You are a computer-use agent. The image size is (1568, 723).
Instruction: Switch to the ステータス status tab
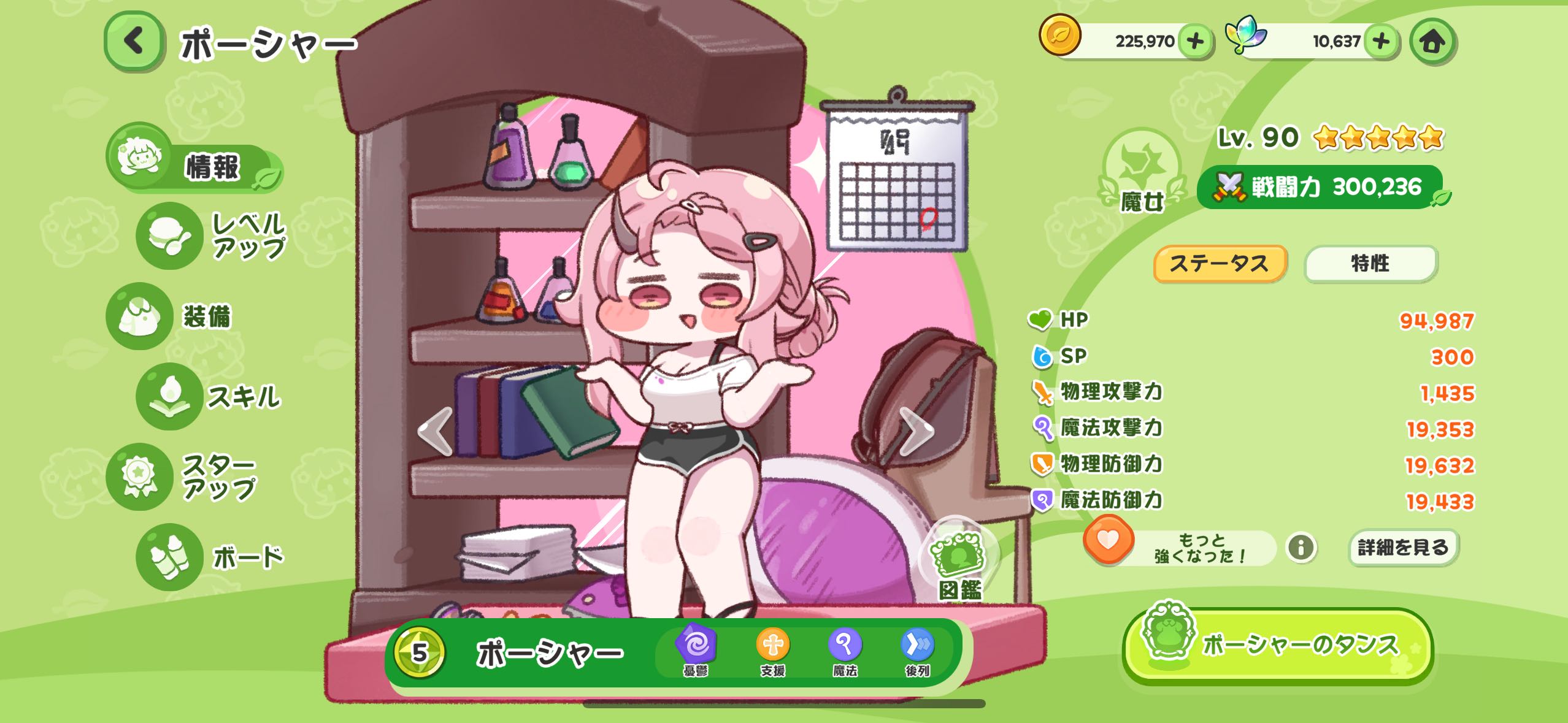[x=1220, y=264]
